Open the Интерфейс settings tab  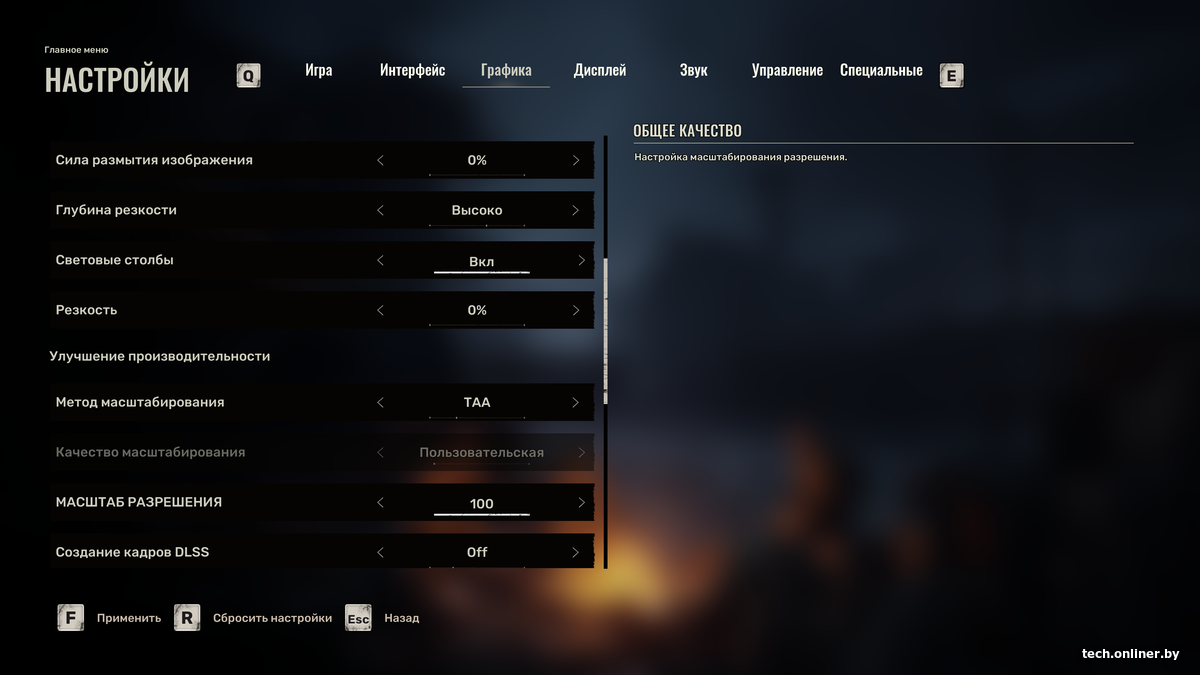(x=412, y=71)
